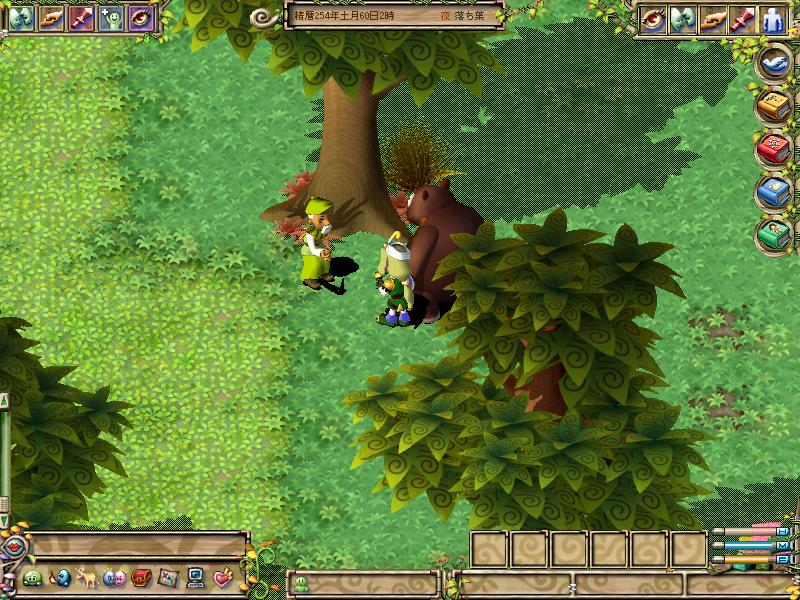
Task: Select the blue humanoid figure icon
Action: pyautogui.click(x=774, y=19)
